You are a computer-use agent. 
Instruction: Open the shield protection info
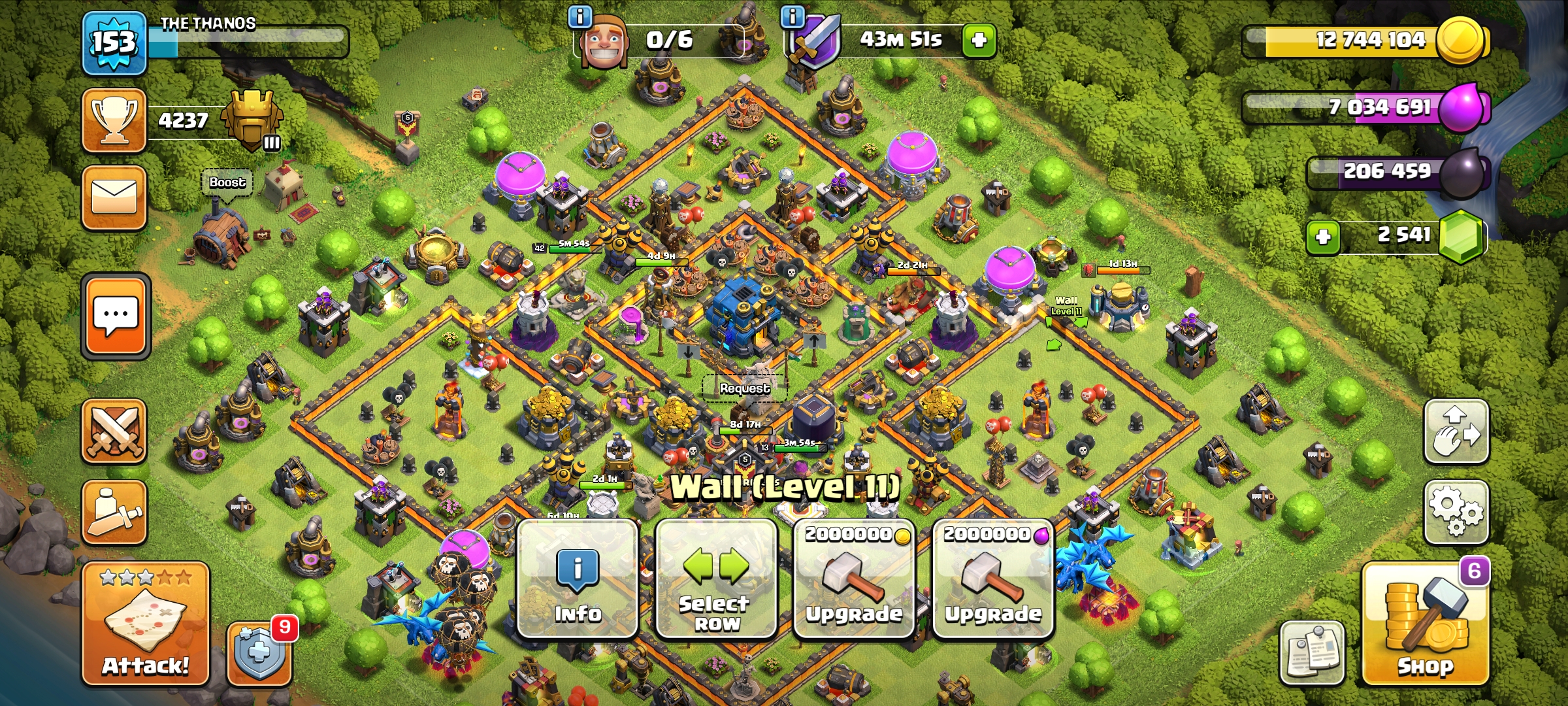coord(259,653)
